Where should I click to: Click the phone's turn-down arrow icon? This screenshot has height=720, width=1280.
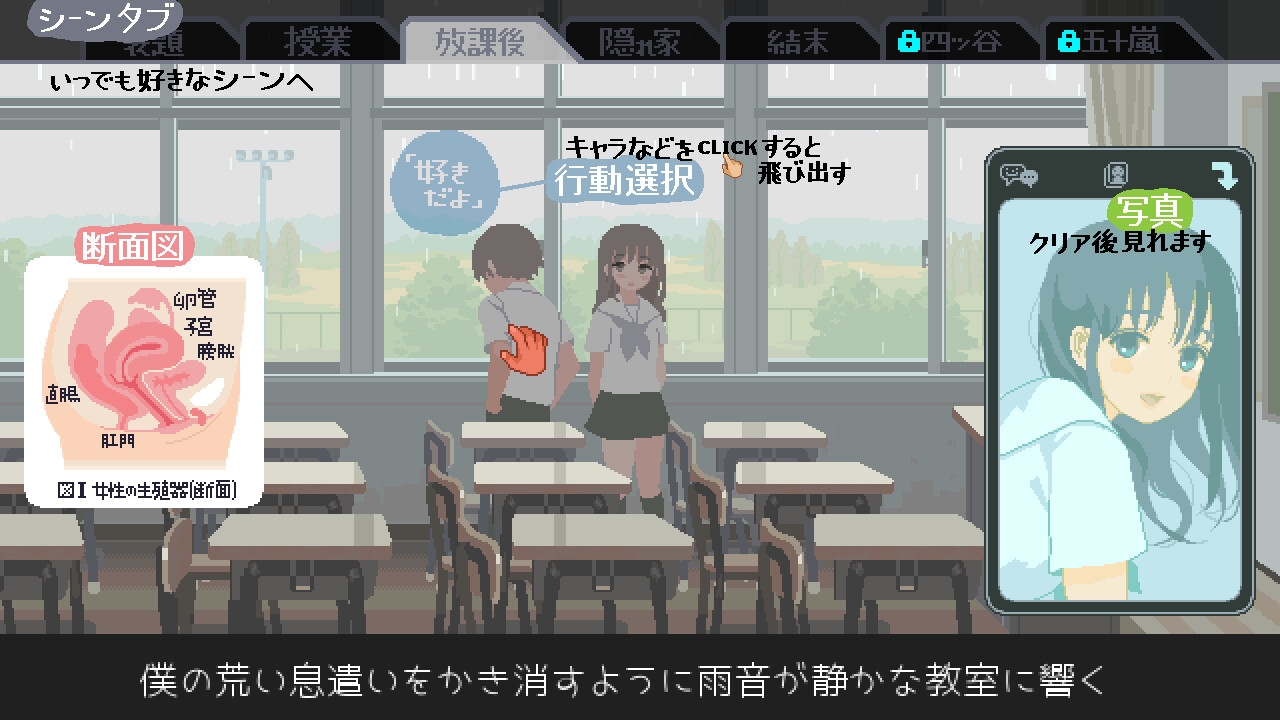click(x=1224, y=176)
